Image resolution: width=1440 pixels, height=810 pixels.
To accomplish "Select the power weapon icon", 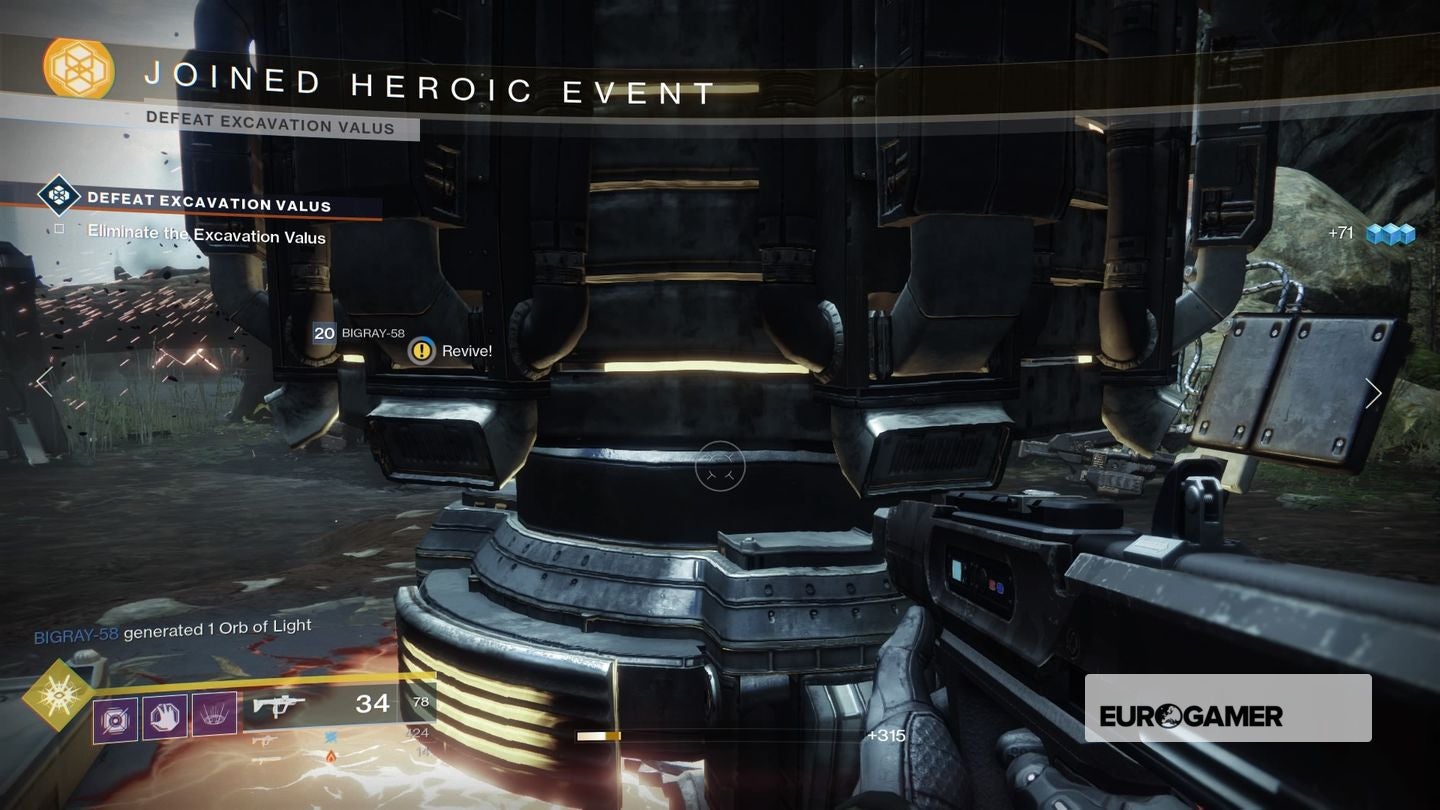I will [x=265, y=760].
